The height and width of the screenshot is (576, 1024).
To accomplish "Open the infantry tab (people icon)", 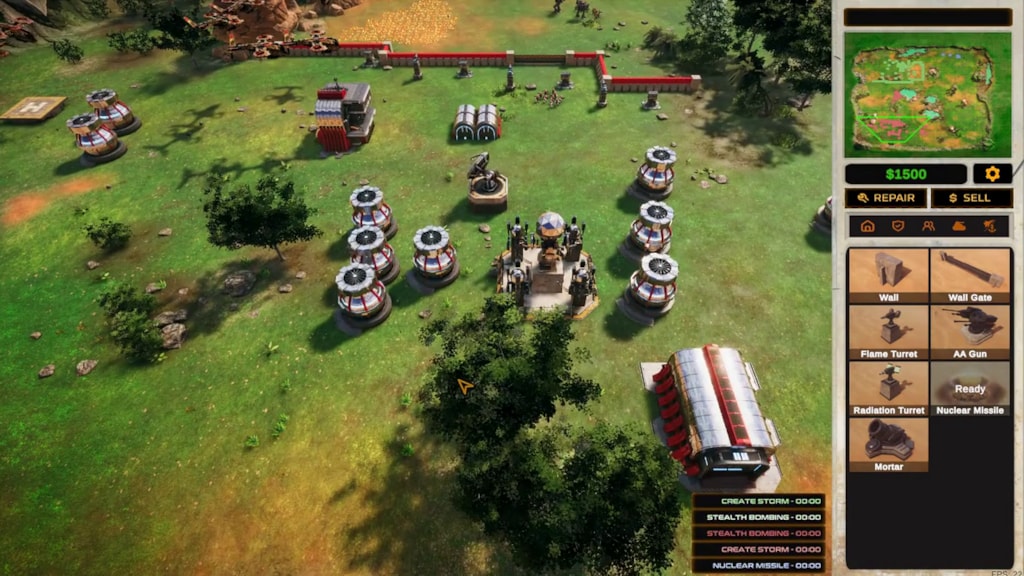I will 928,226.
